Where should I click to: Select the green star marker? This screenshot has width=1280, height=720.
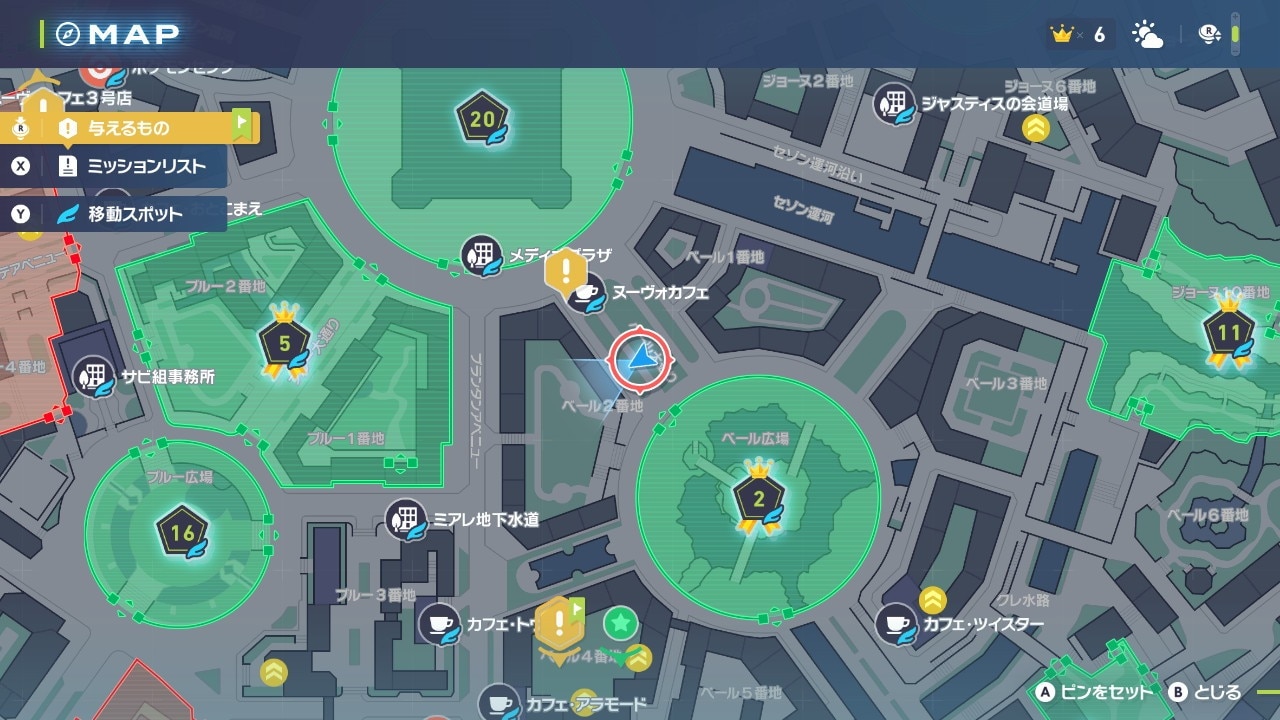(620, 624)
